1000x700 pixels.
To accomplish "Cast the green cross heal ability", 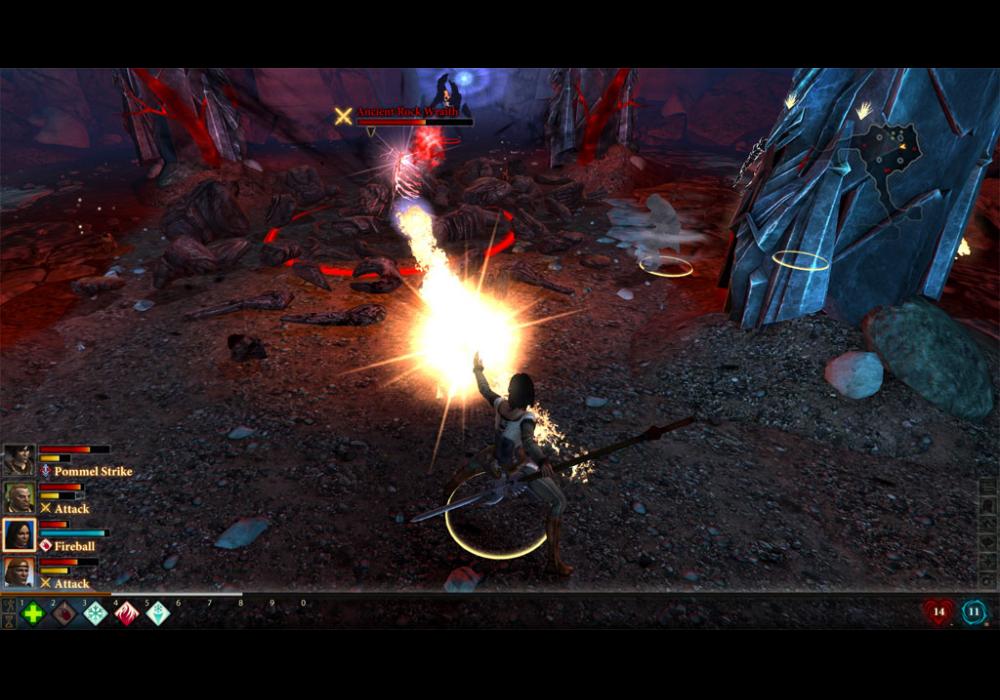I will click(x=33, y=613).
